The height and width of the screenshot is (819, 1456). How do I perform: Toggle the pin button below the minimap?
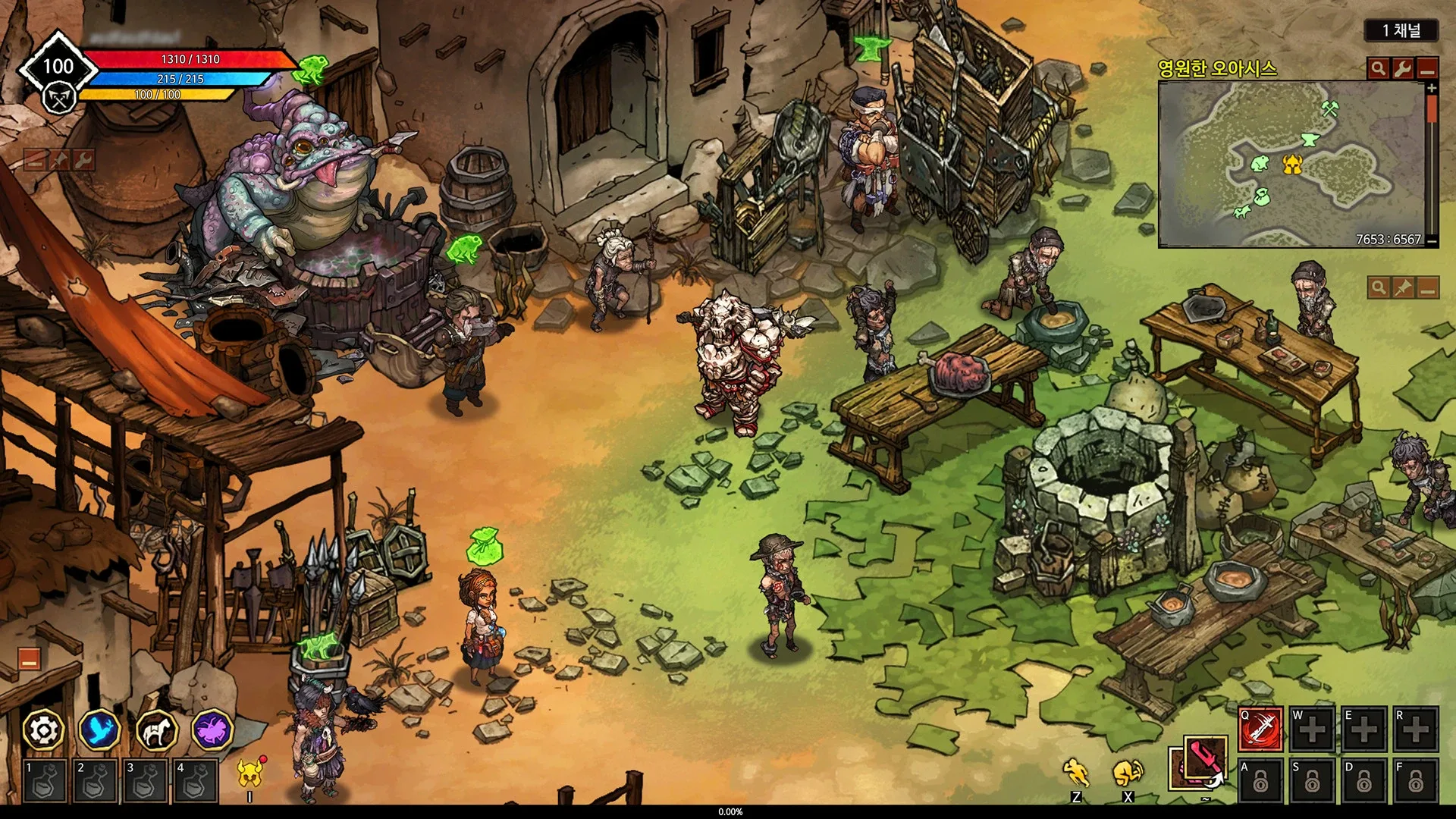pyautogui.click(x=1402, y=287)
